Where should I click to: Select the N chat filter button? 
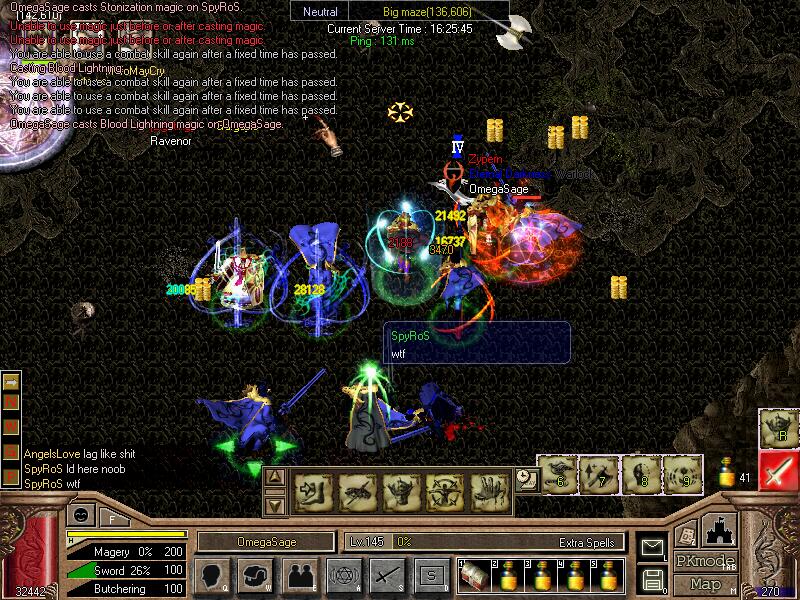pyautogui.click(x=12, y=402)
